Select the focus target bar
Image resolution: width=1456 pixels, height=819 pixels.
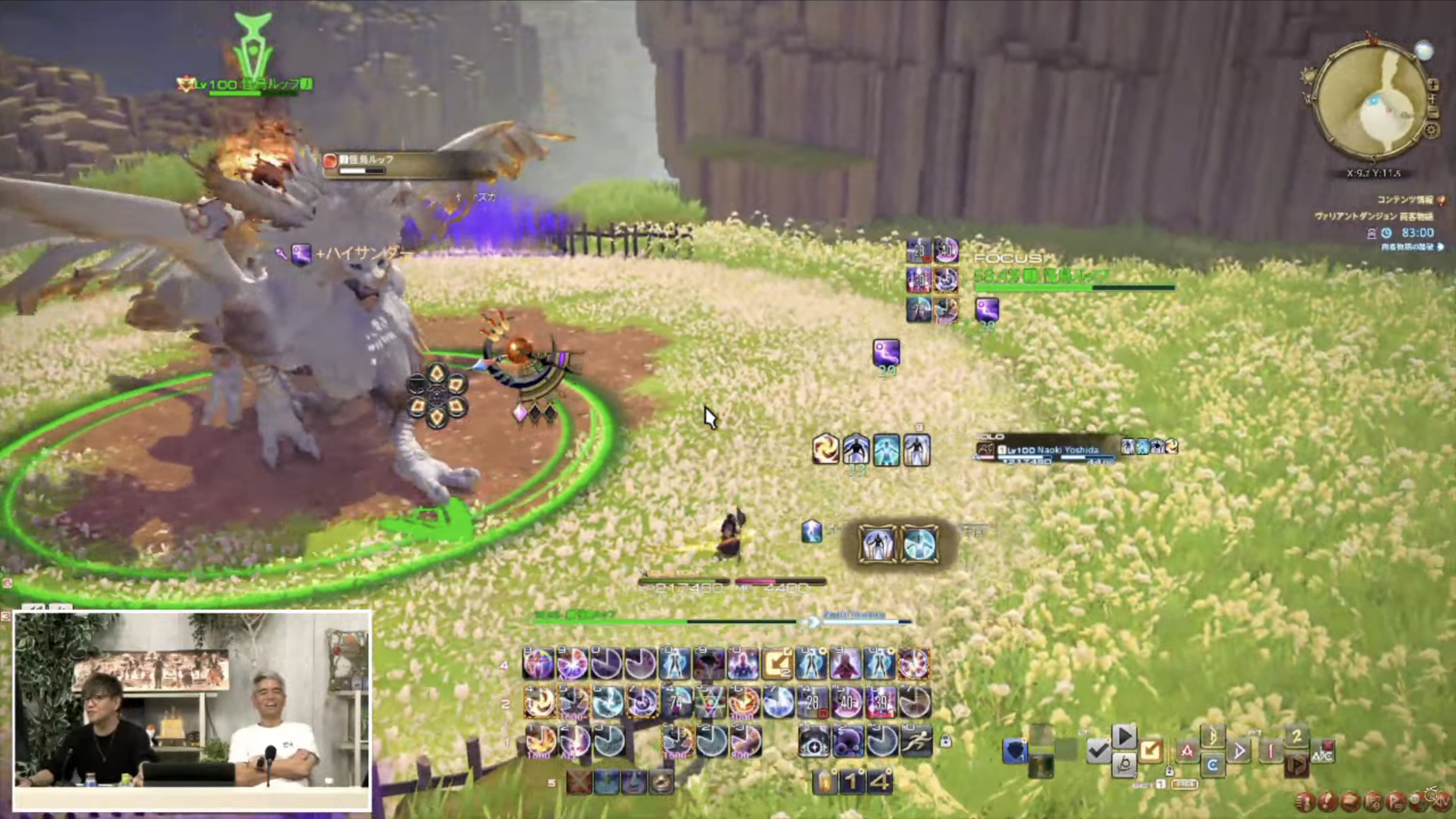click(1074, 277)
